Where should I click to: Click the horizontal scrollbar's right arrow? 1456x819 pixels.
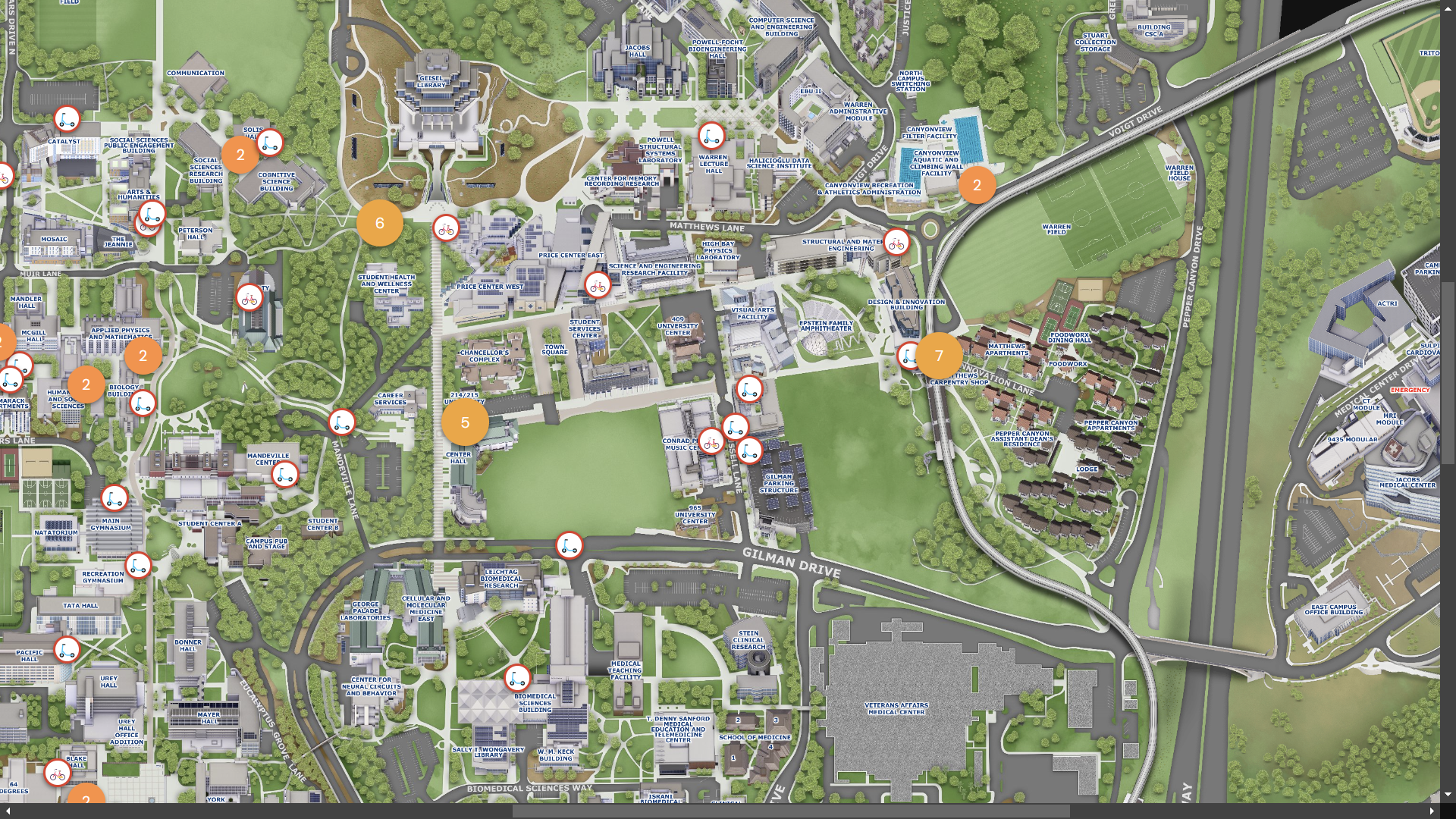(x=1432, y=811)
